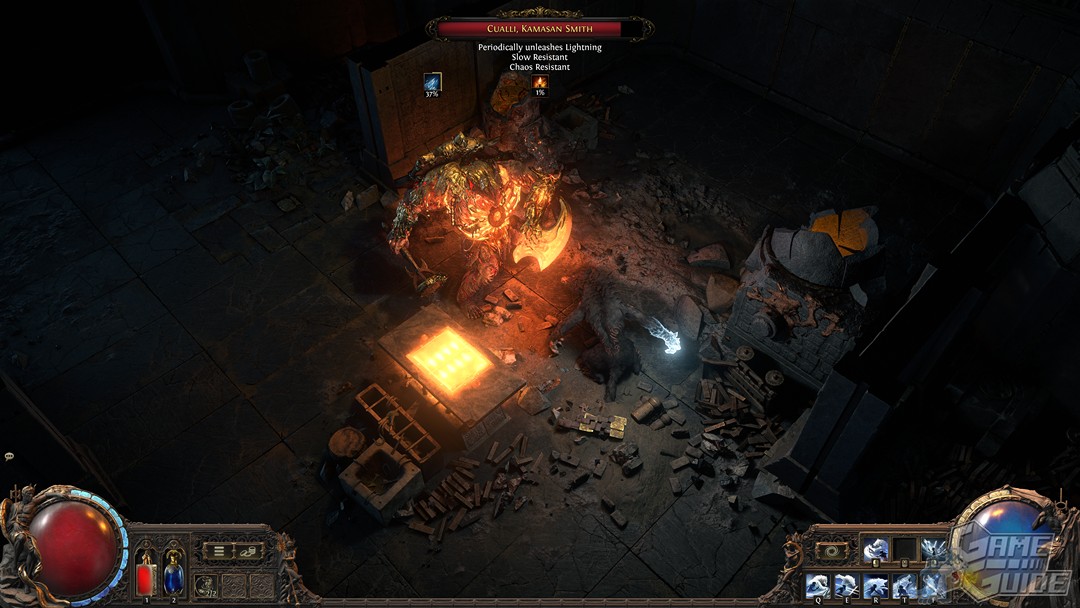Activate the skill bound to E
Image resolution: width=1080 pixels, height=608 pixels.
(x=847, y=586)
